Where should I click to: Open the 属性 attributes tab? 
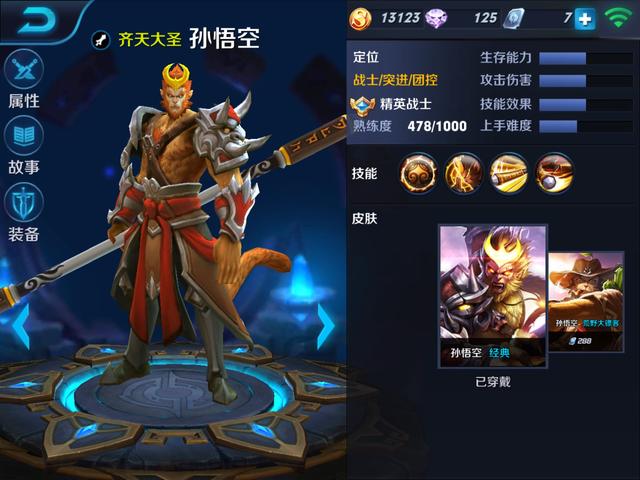[24, 78]
